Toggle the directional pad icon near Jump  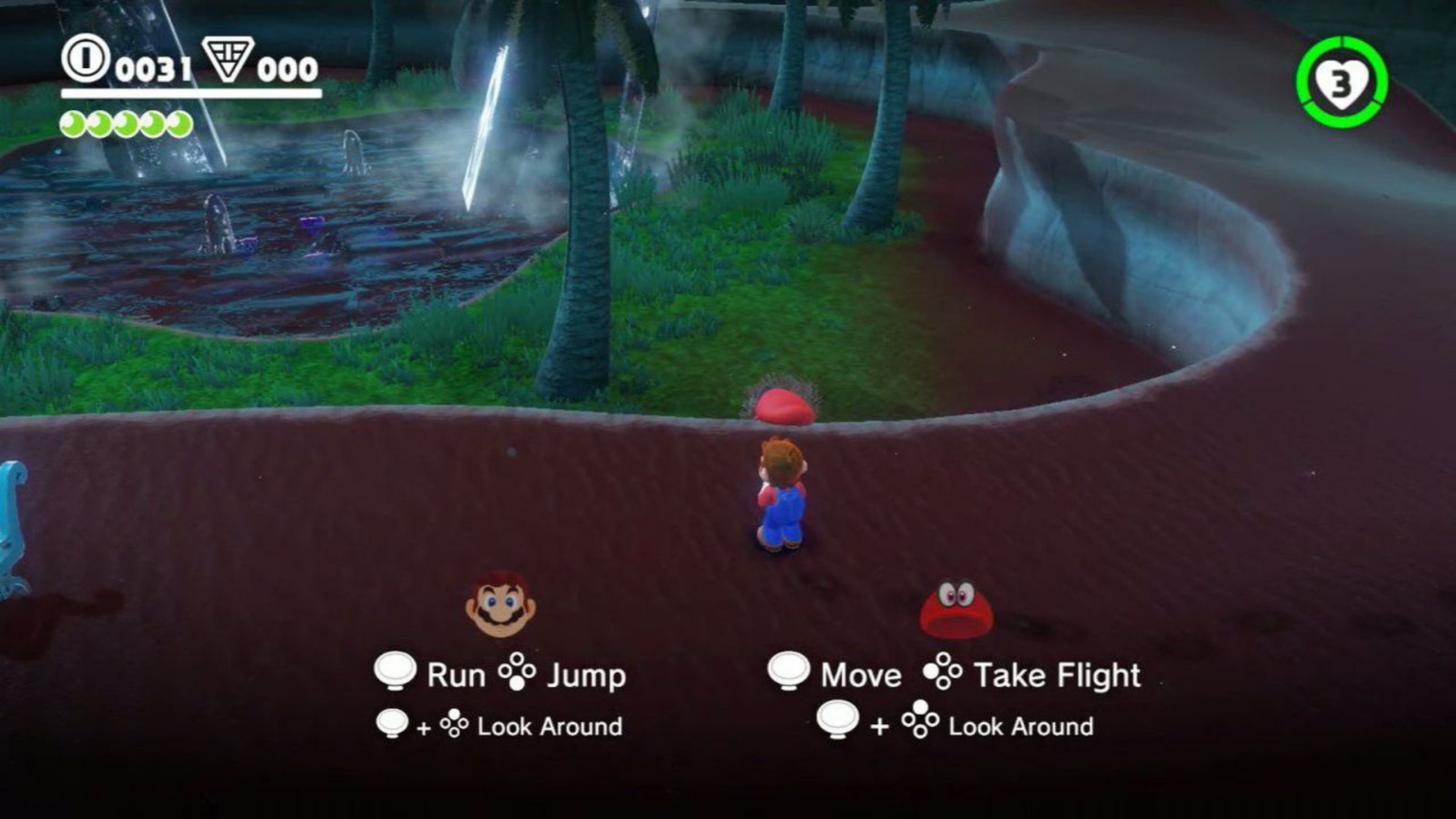pyautogui.click(x=519, y=671)
